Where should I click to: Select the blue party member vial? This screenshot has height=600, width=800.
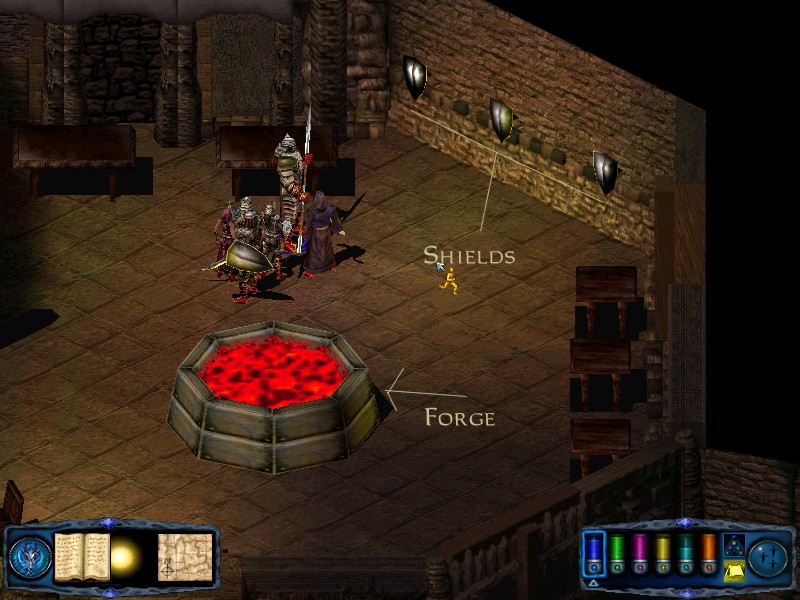click(x=594, y=553)
